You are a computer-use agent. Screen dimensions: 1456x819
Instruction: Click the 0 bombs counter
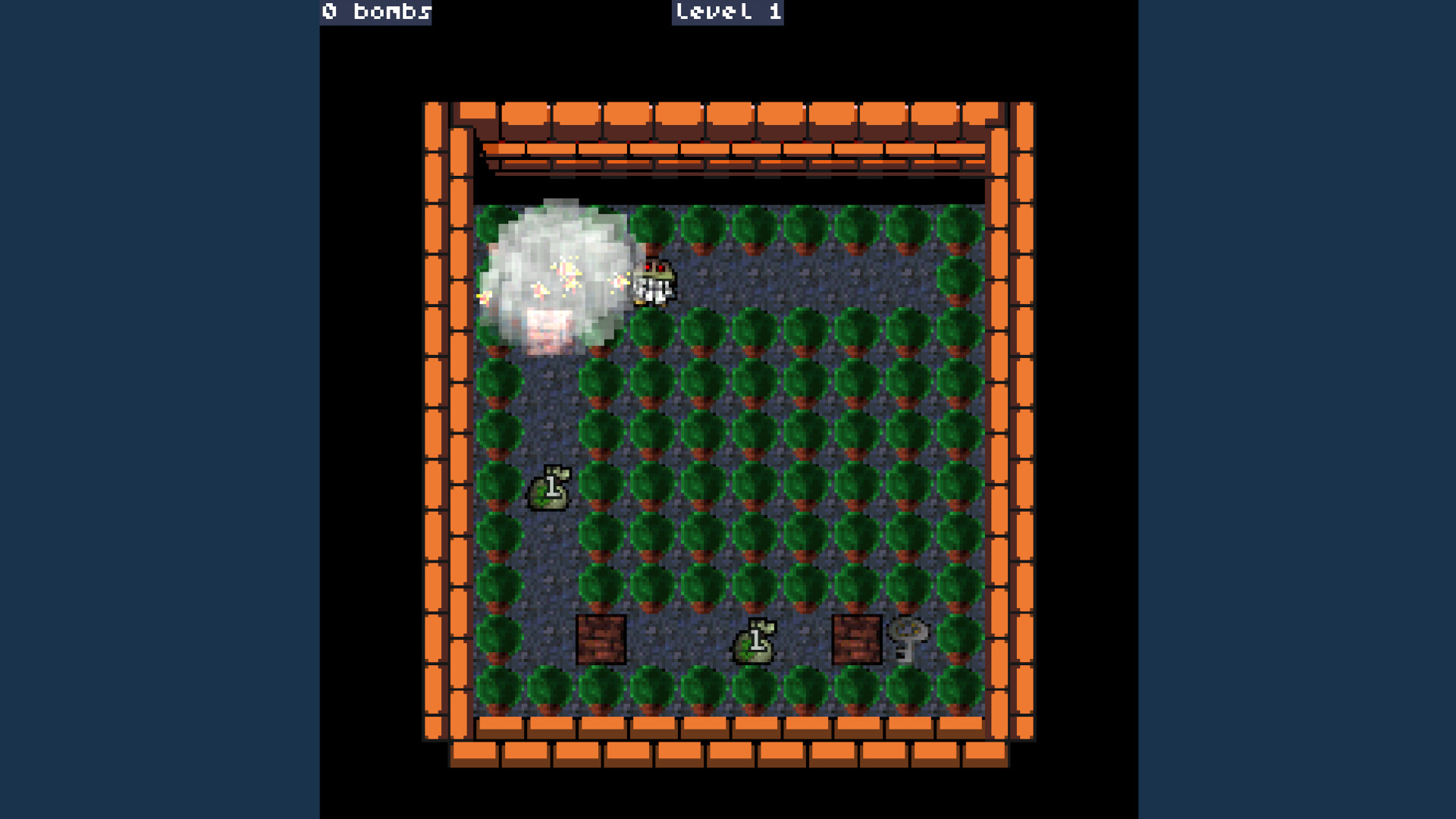[x=375, y=12]
